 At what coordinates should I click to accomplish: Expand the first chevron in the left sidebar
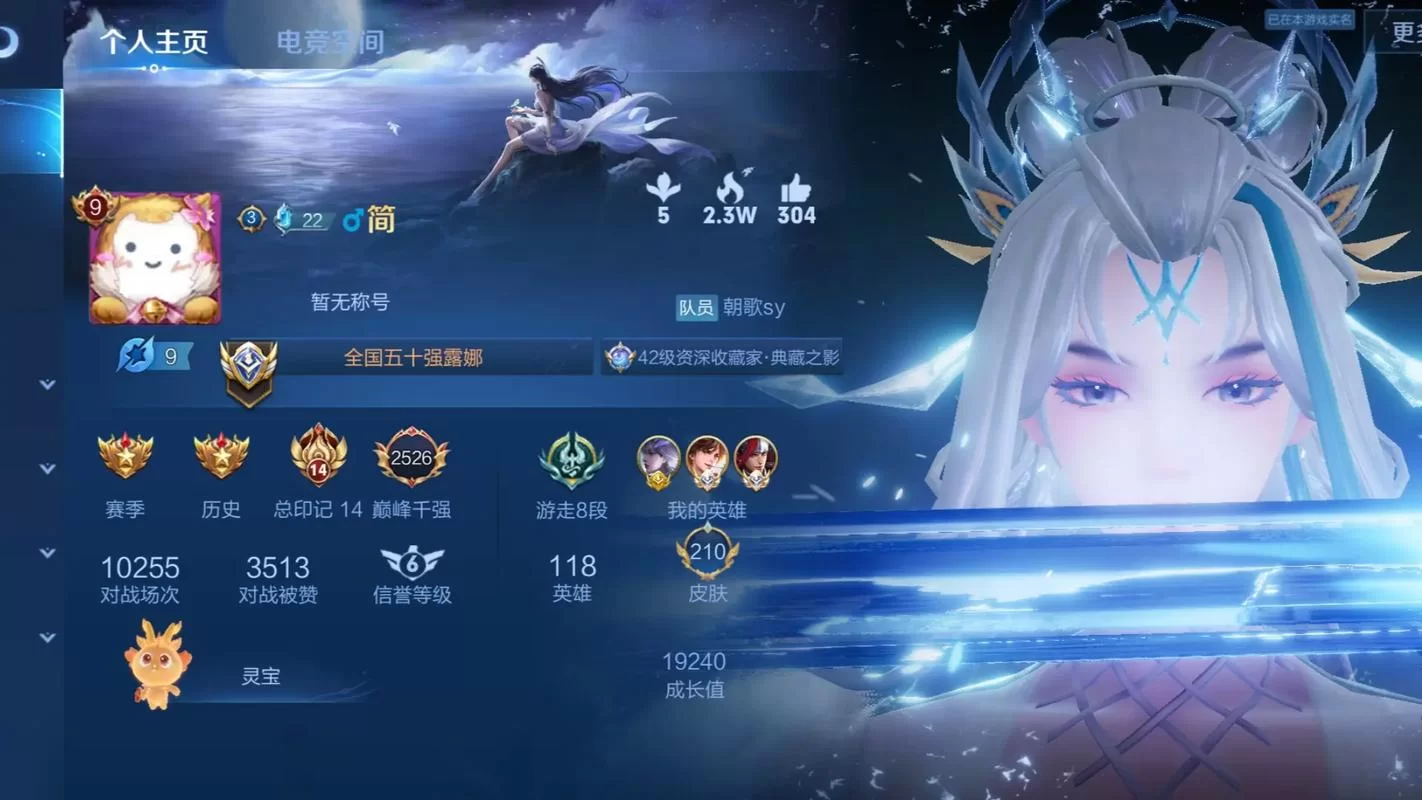click(x=45, y=382)
